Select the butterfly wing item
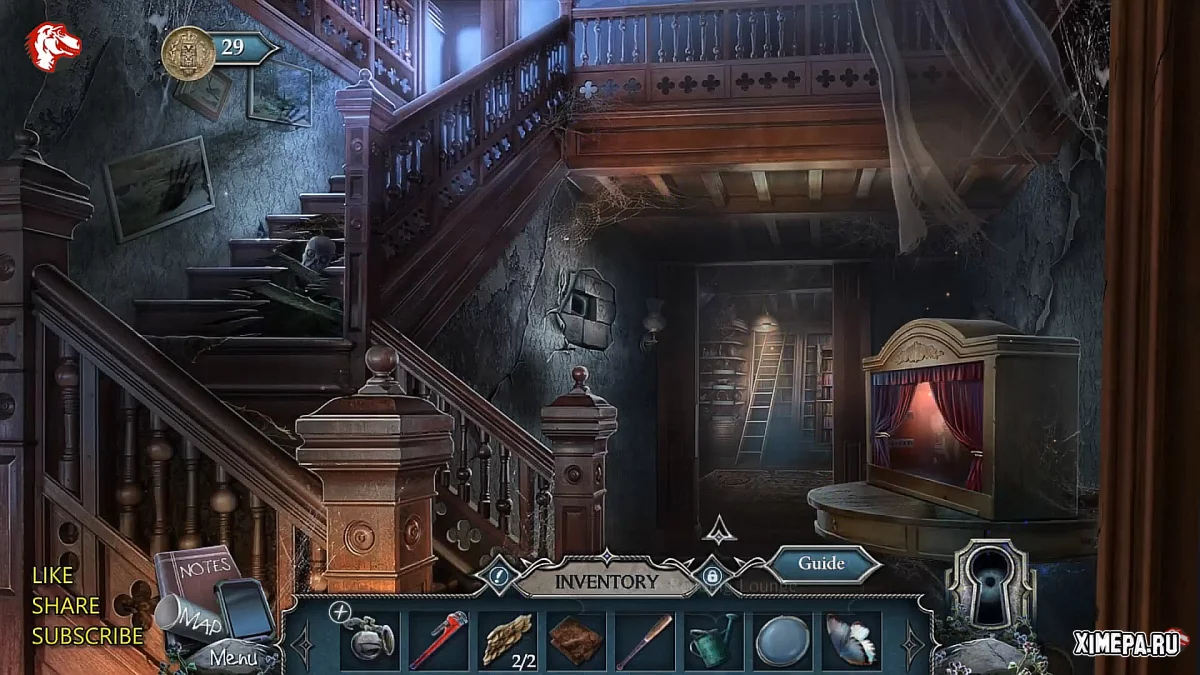 pyautogui.click(x=851, y=639)
